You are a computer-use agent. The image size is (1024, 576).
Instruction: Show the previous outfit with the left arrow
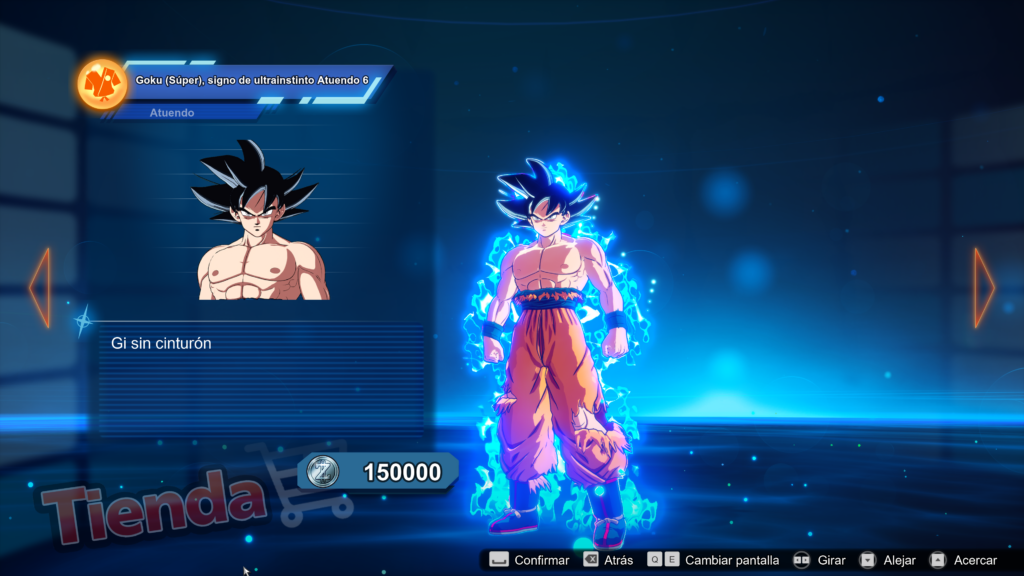pos(40,288)
